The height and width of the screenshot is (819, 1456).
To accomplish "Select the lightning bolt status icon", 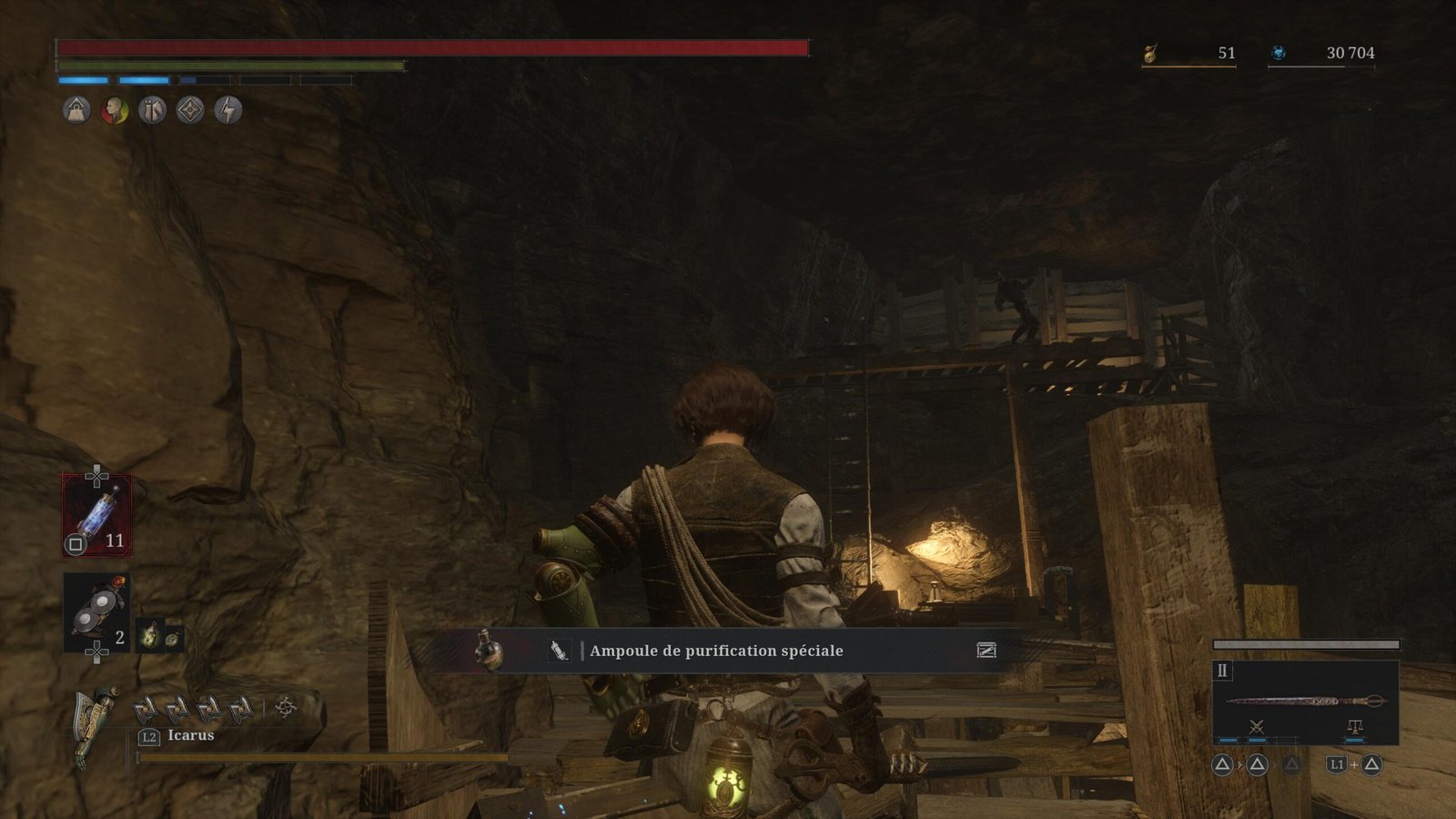I will tap(227, 111).
